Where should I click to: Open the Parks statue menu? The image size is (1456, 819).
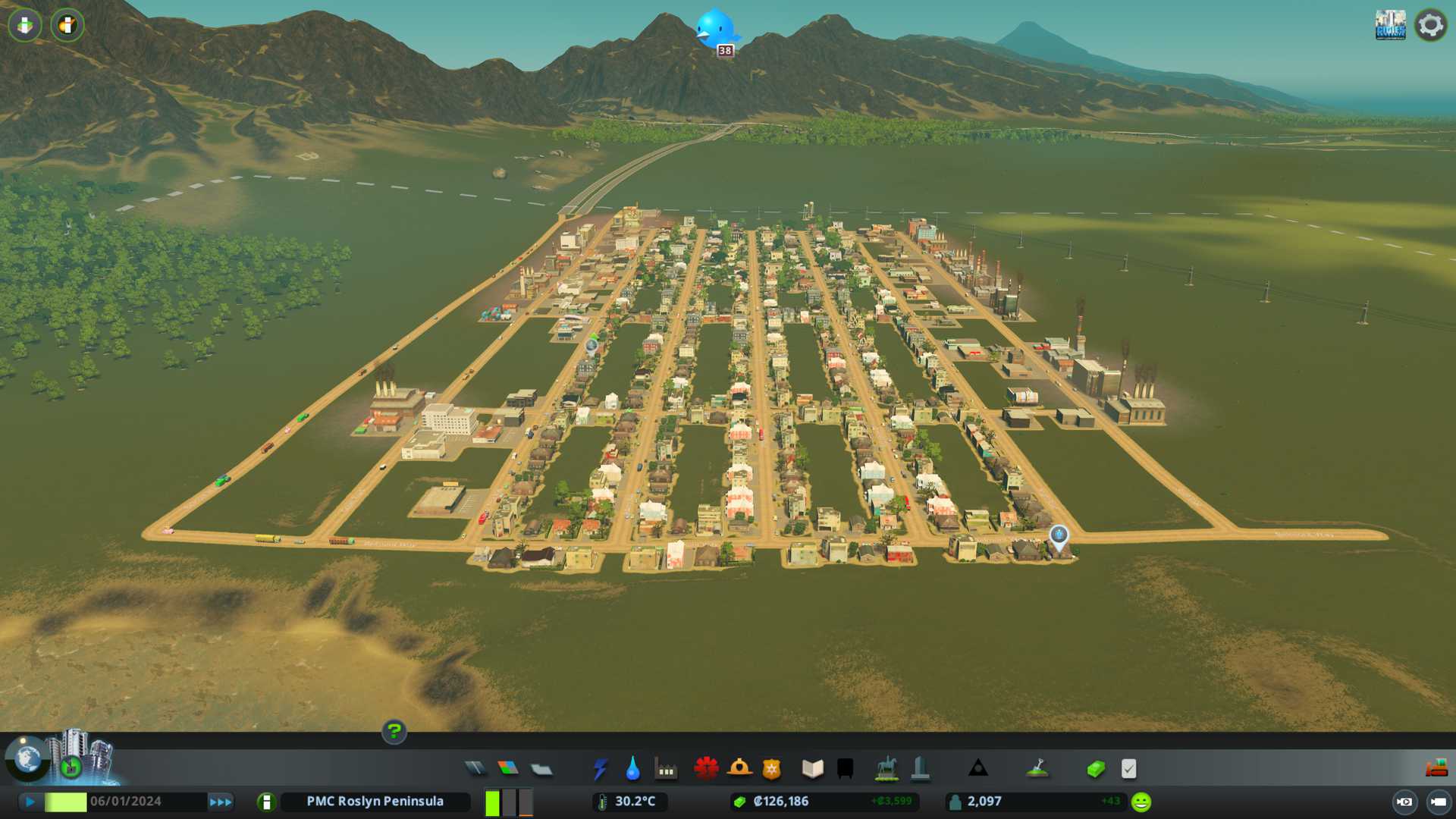pyautogui.click(x=886, y=769)
